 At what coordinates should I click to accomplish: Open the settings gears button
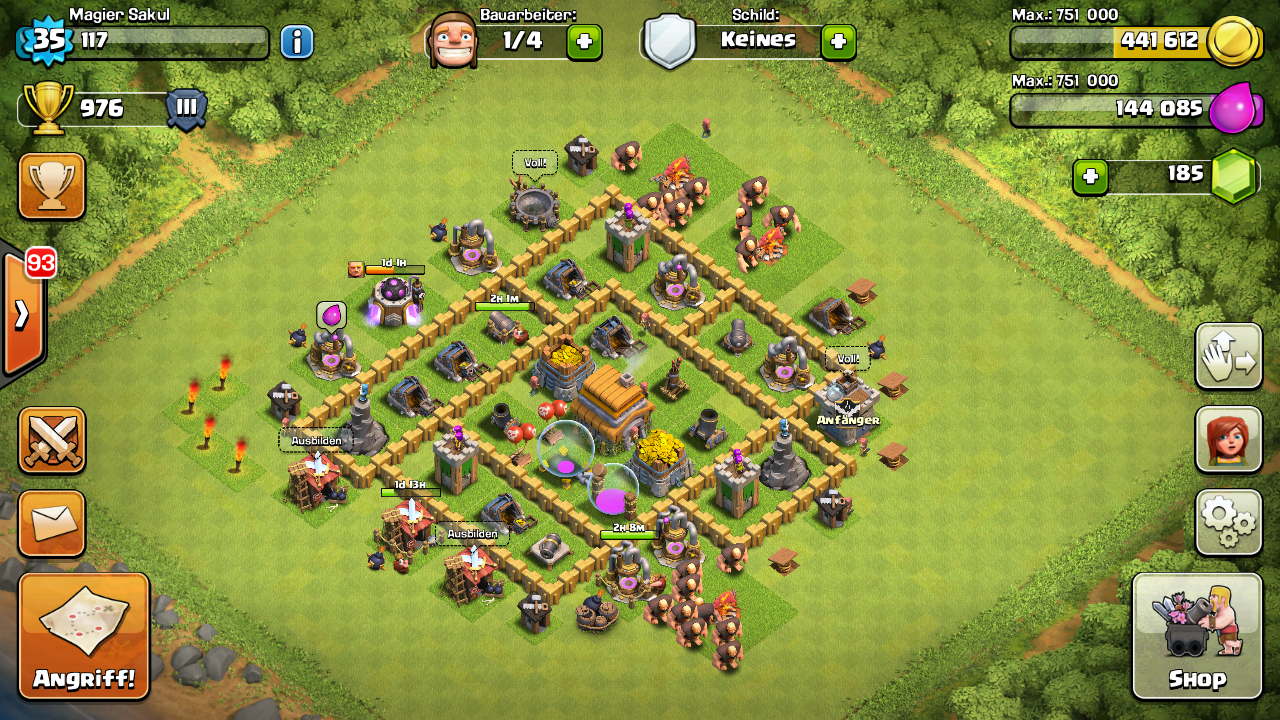coord(1228,521)
